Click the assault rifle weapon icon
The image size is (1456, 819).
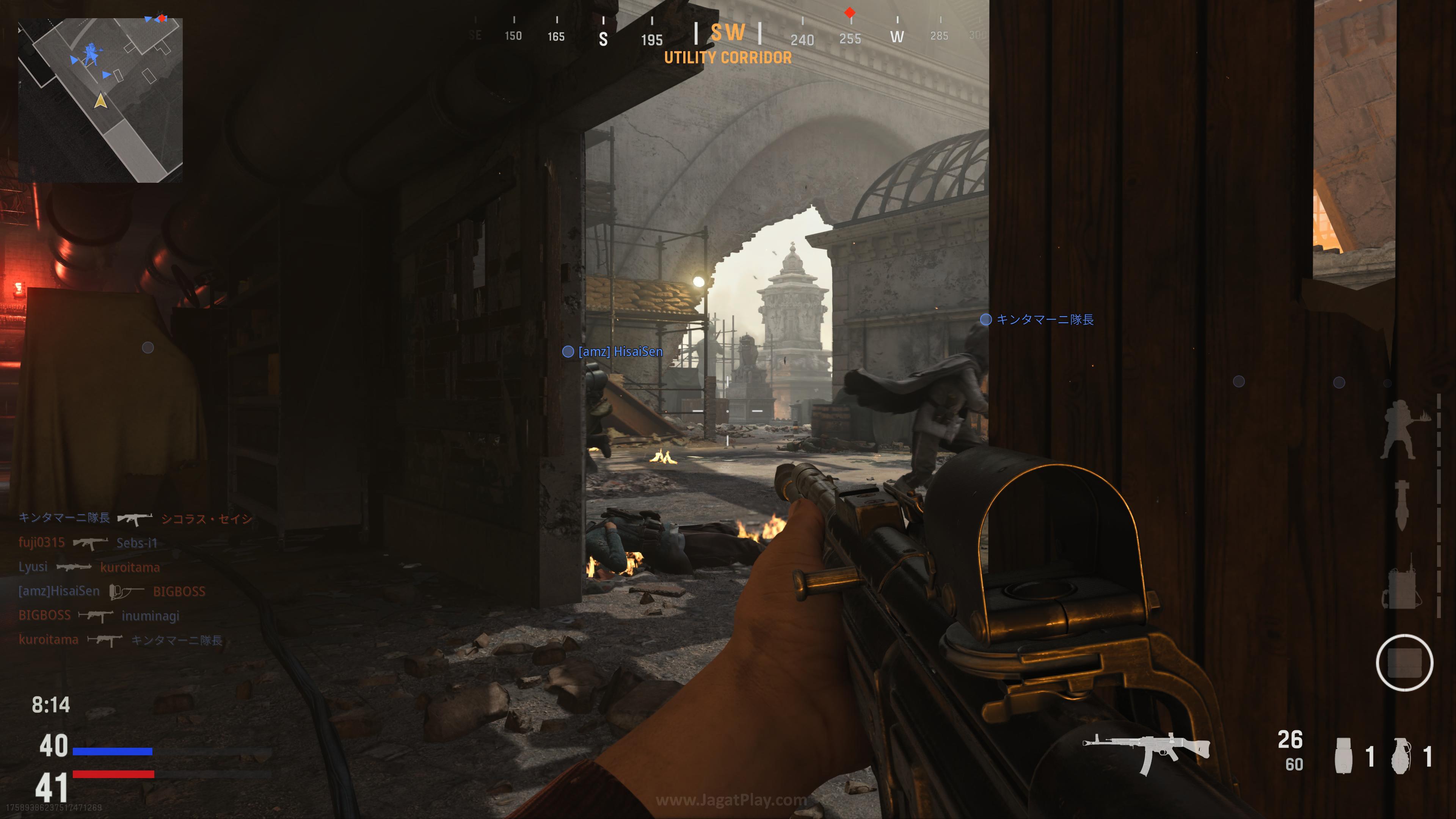(x=1146, y=753)
